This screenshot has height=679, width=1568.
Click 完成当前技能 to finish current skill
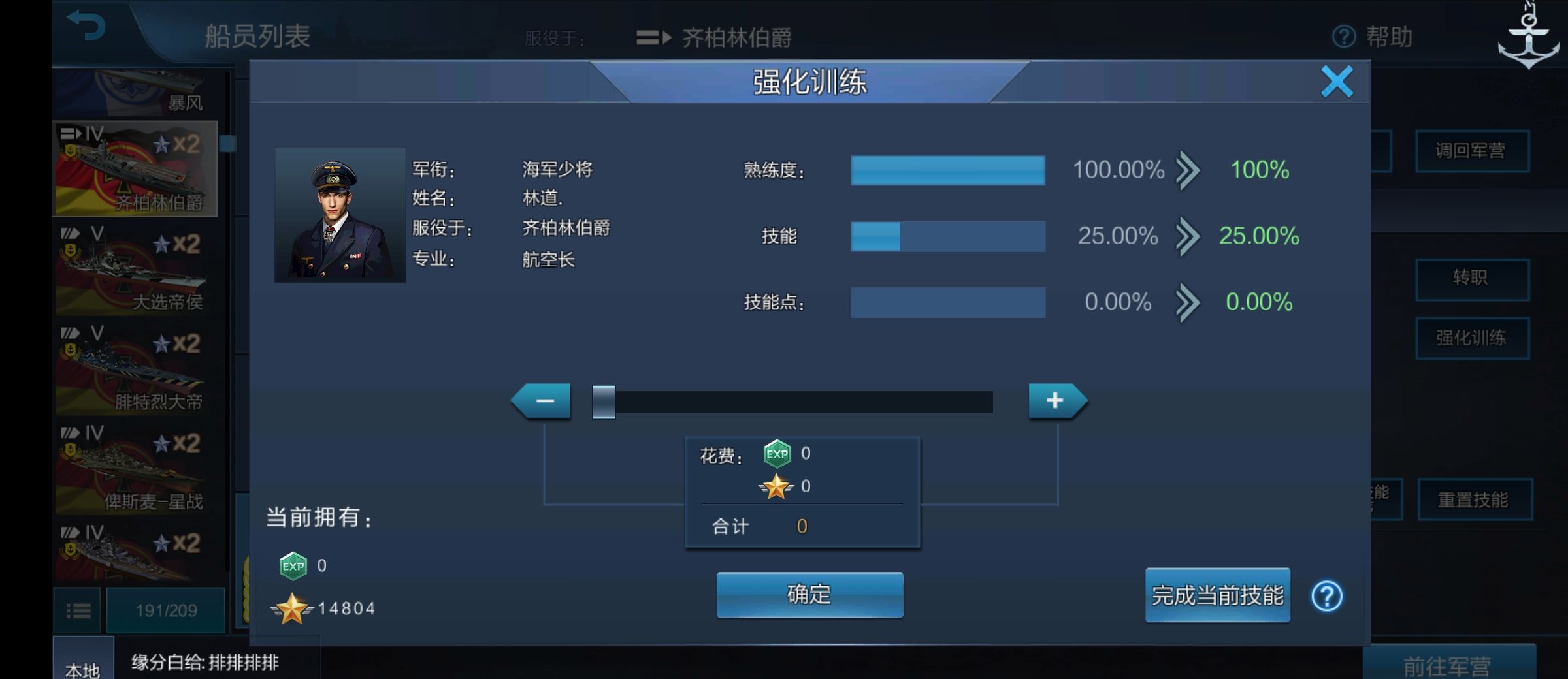point(1217,596)
